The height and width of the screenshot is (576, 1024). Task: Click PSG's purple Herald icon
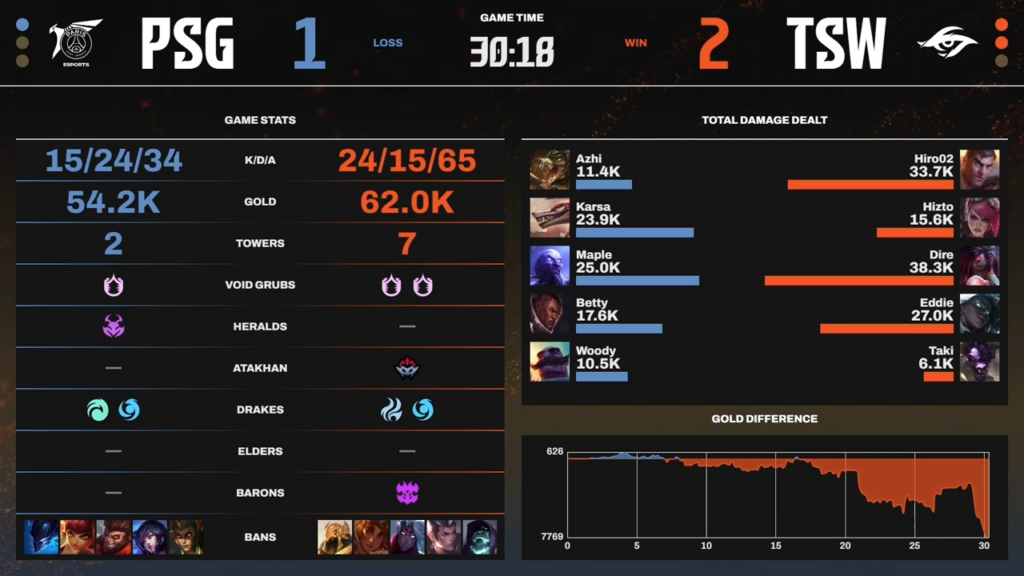point(113,326)
